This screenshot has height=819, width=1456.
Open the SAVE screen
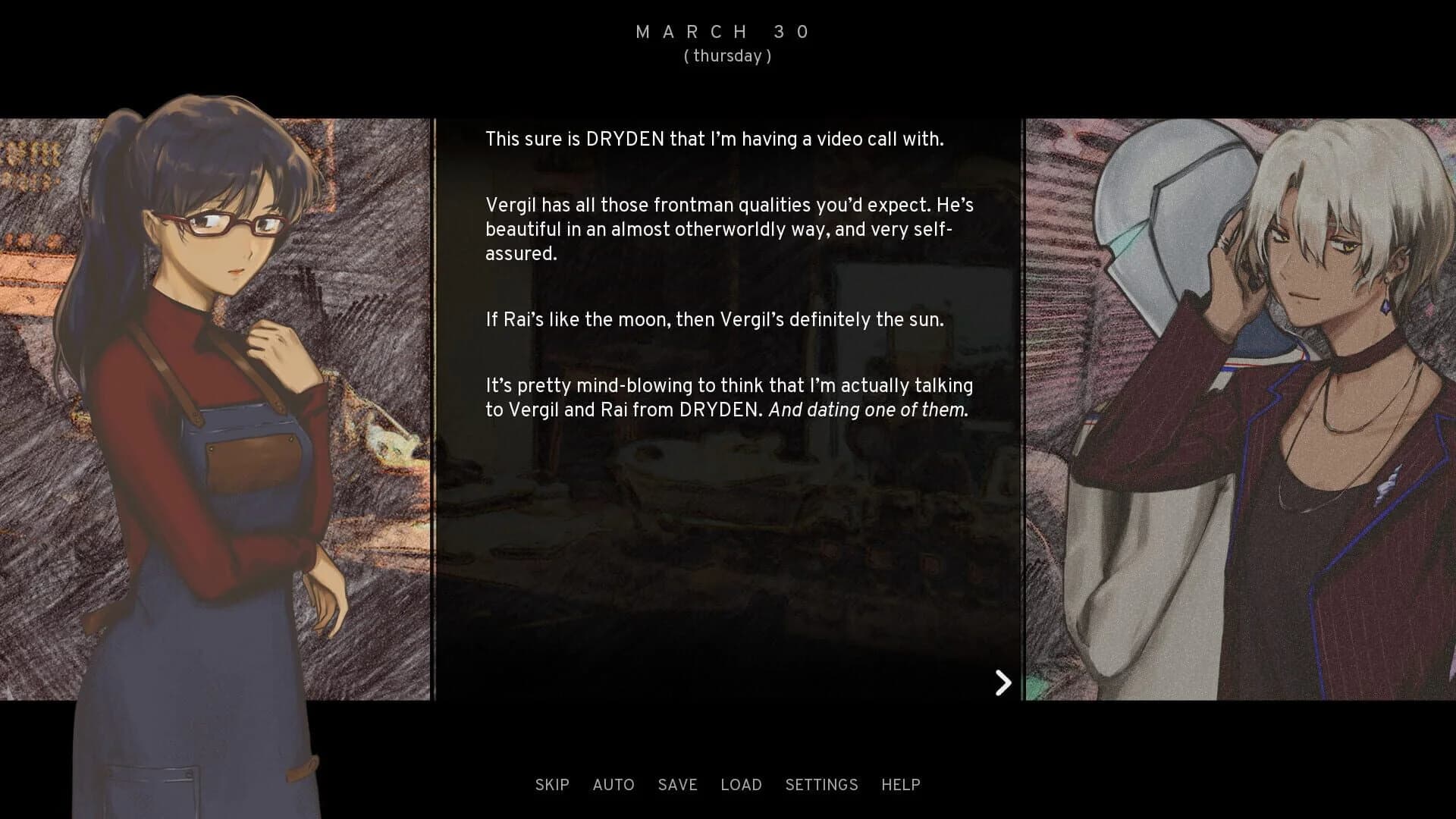(677, 785)
